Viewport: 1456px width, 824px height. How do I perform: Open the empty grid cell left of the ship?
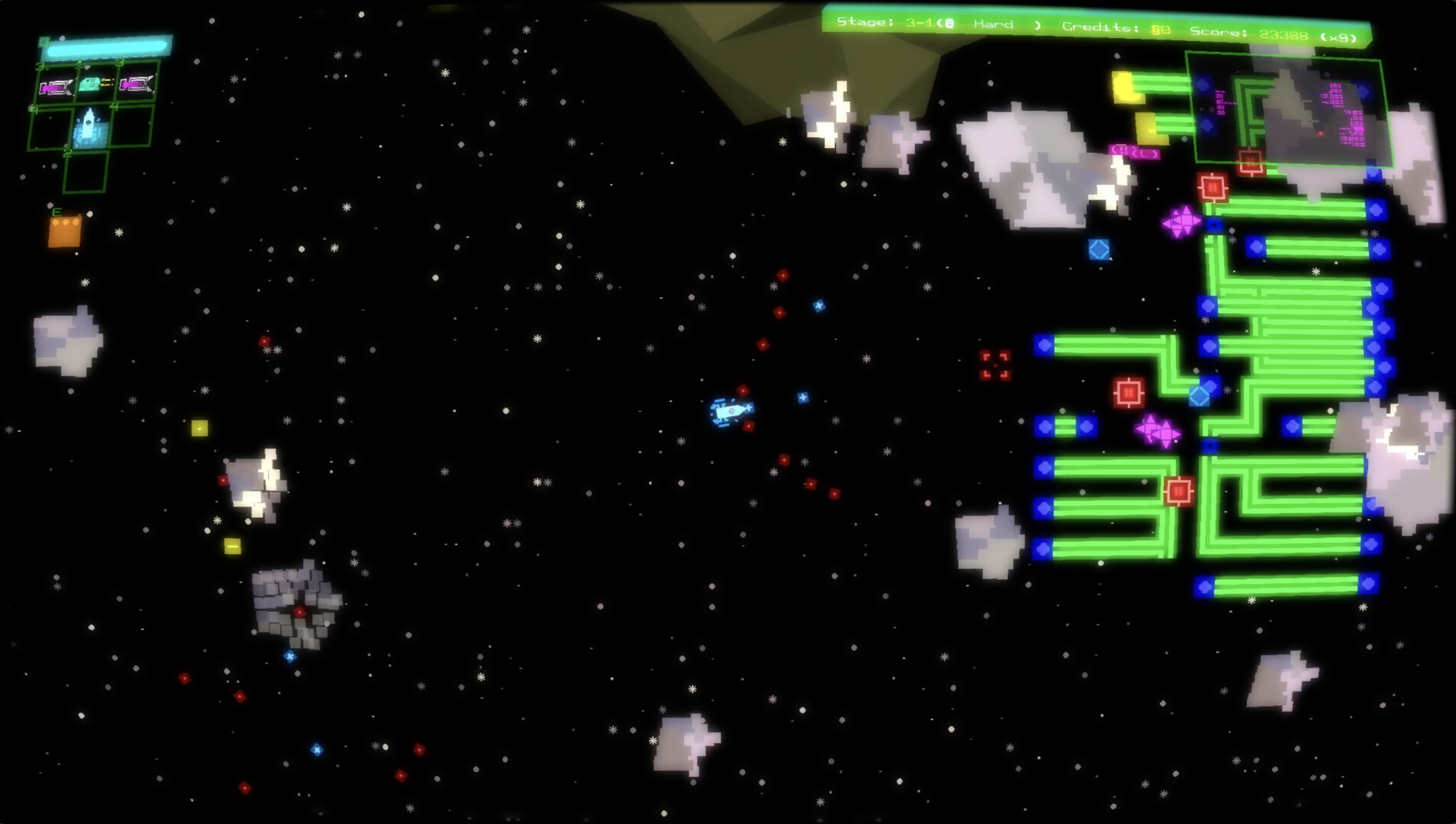(51, 127)
